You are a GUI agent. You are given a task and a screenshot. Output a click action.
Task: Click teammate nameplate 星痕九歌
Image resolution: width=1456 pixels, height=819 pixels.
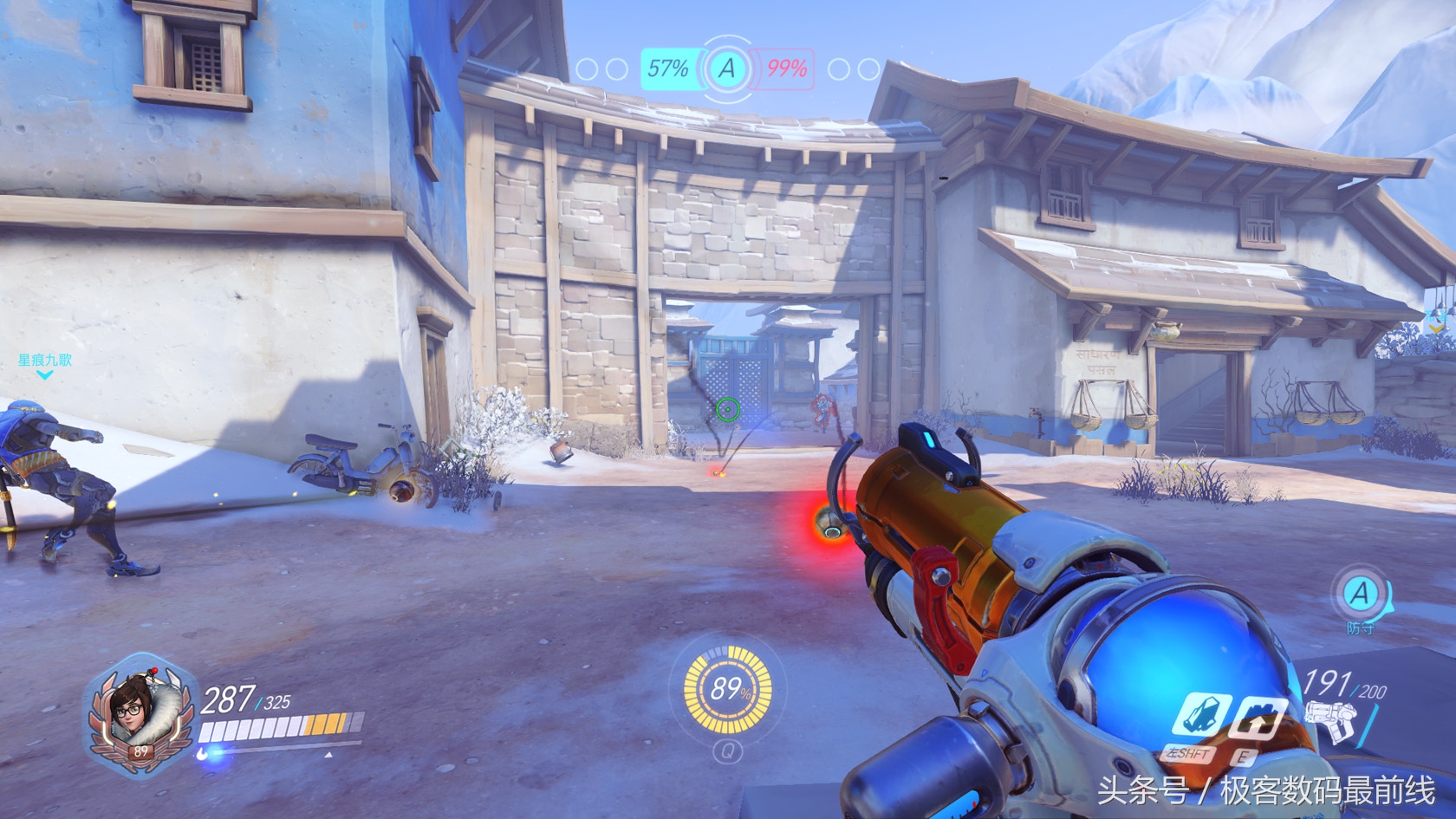[x=45, y=361]
